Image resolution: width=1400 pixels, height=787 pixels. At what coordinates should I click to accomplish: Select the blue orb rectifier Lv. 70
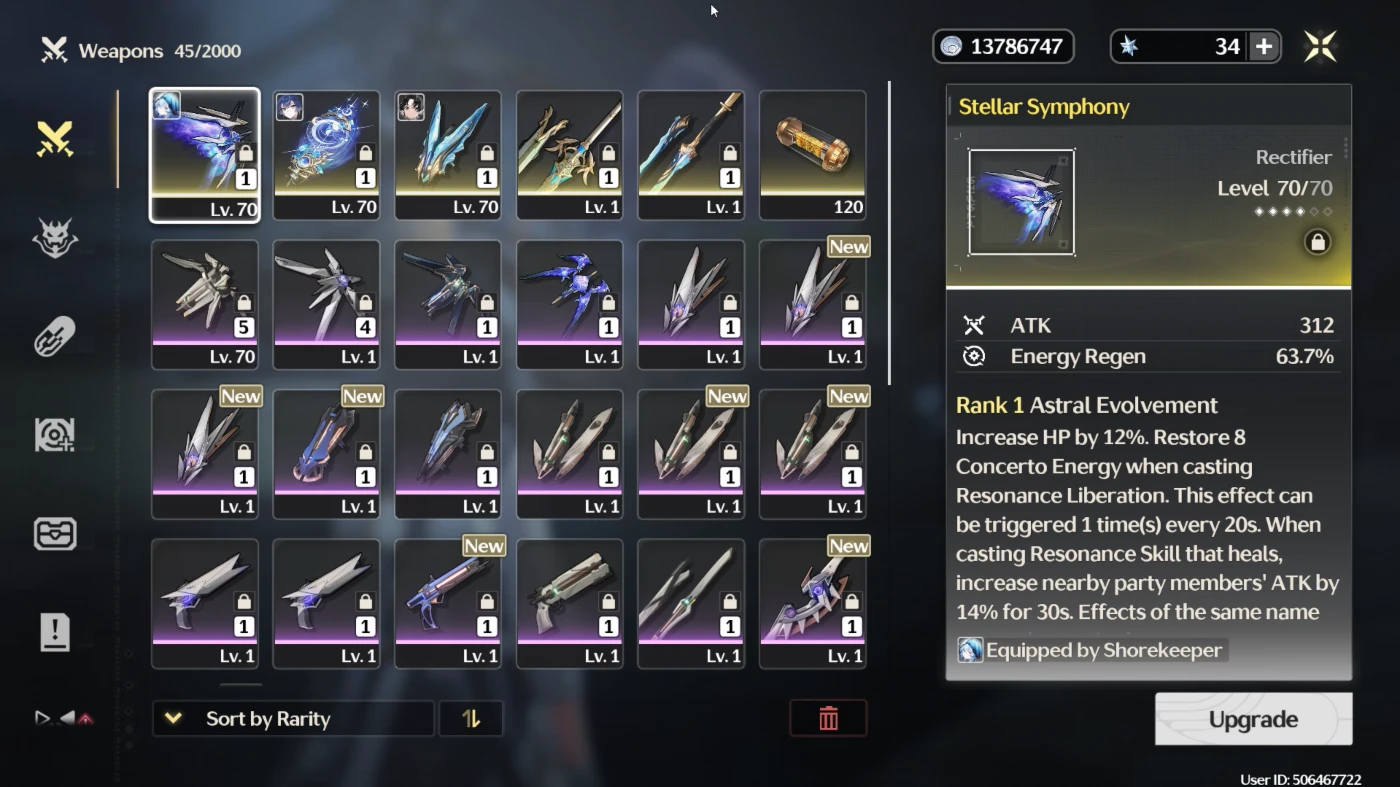click(x=326, y=155)
